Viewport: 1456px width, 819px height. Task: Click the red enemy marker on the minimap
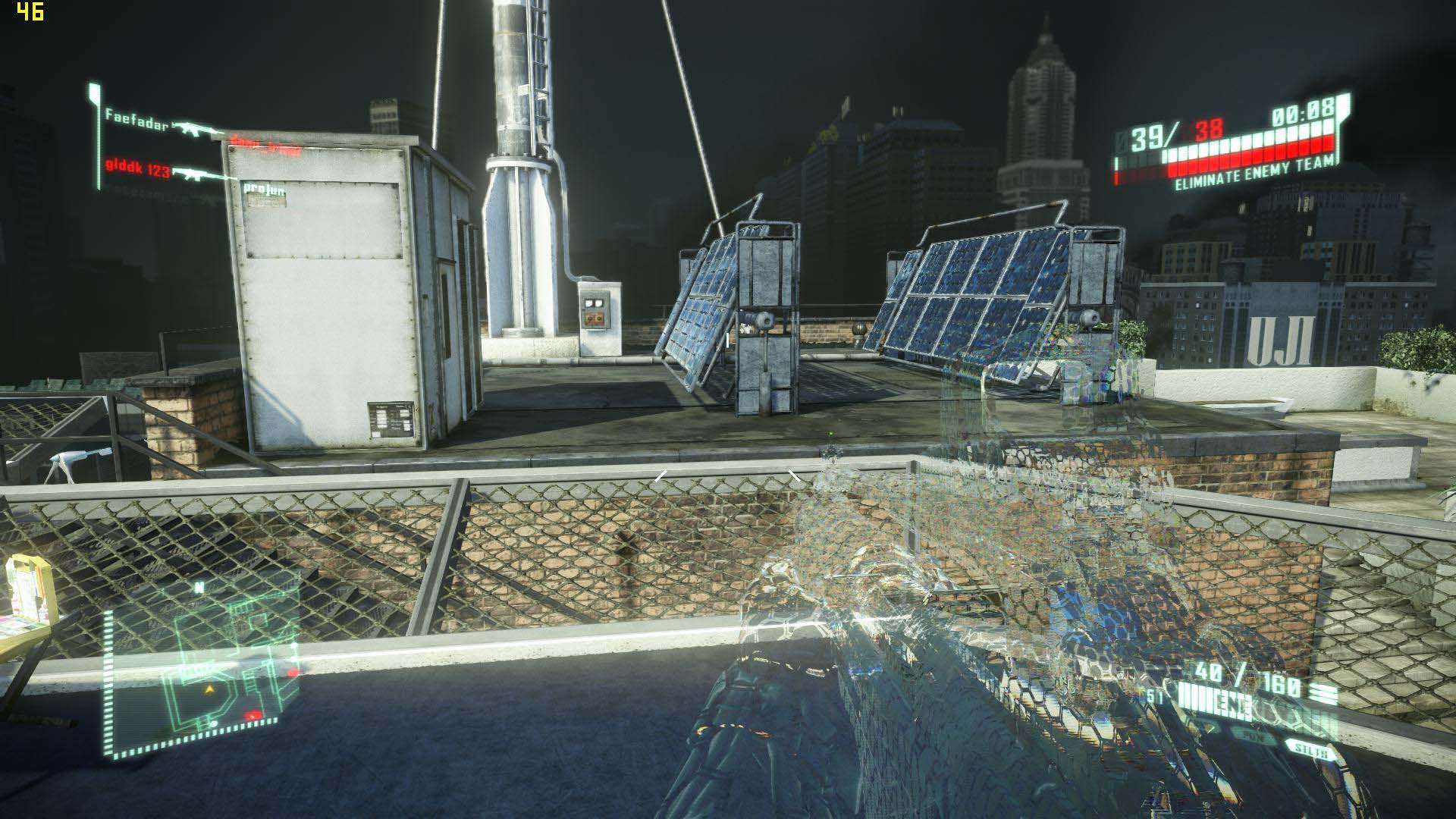pyautogui.click(x=253, y=714)
